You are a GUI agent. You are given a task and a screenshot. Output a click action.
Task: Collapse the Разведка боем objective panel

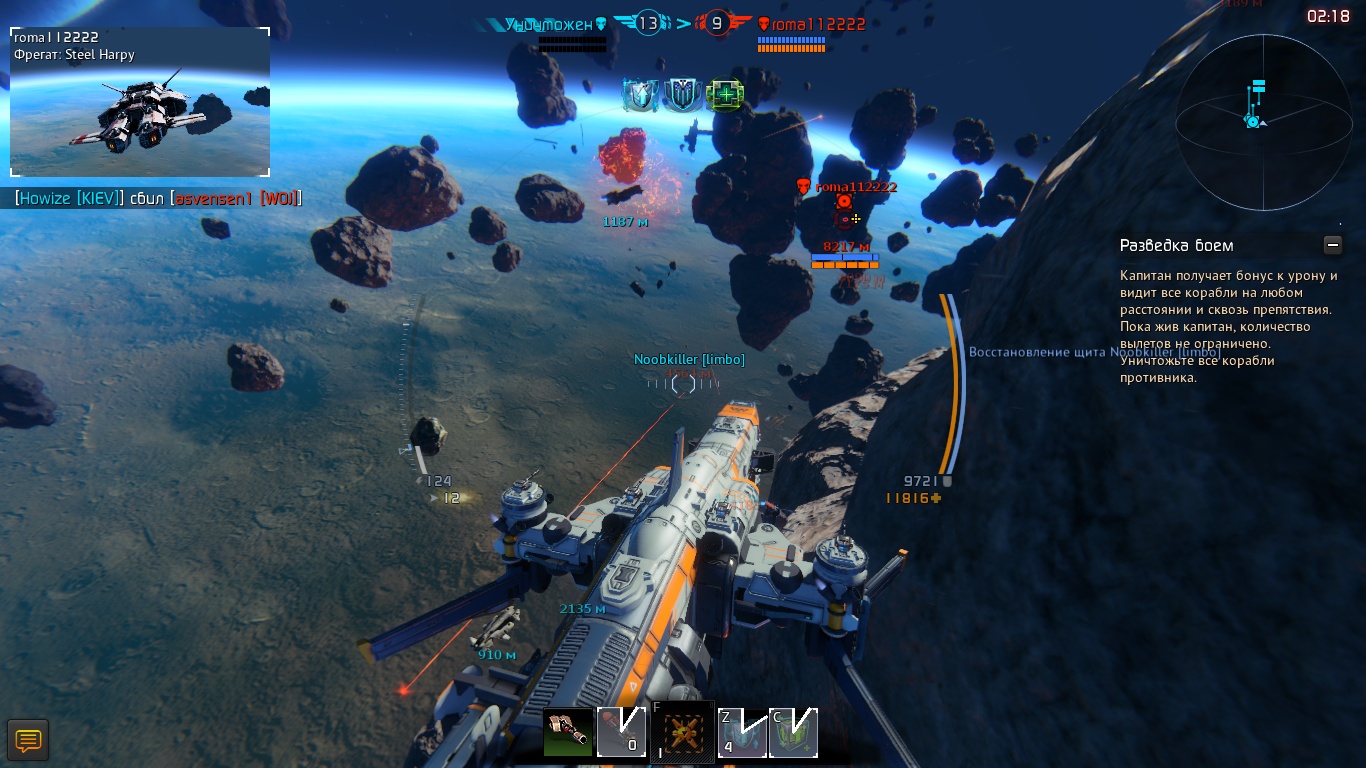coord(1331,245)
